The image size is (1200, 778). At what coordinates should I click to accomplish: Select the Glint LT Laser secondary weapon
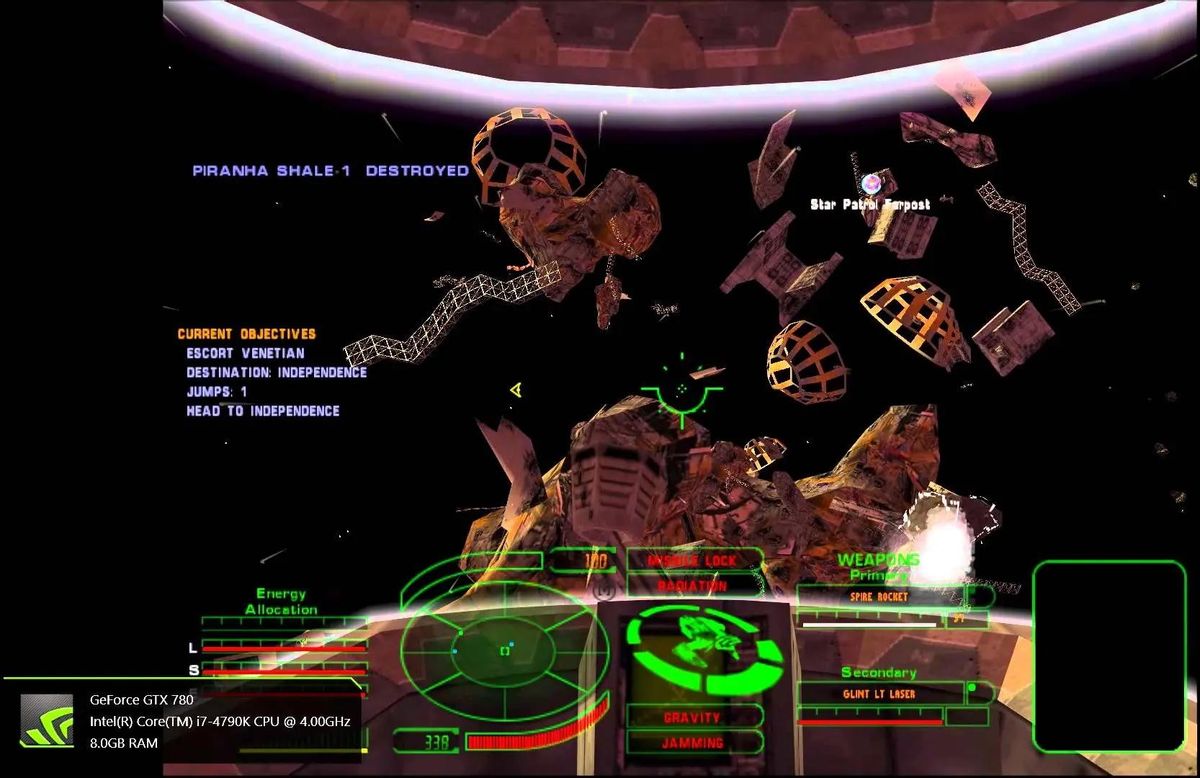coord(879,693)
